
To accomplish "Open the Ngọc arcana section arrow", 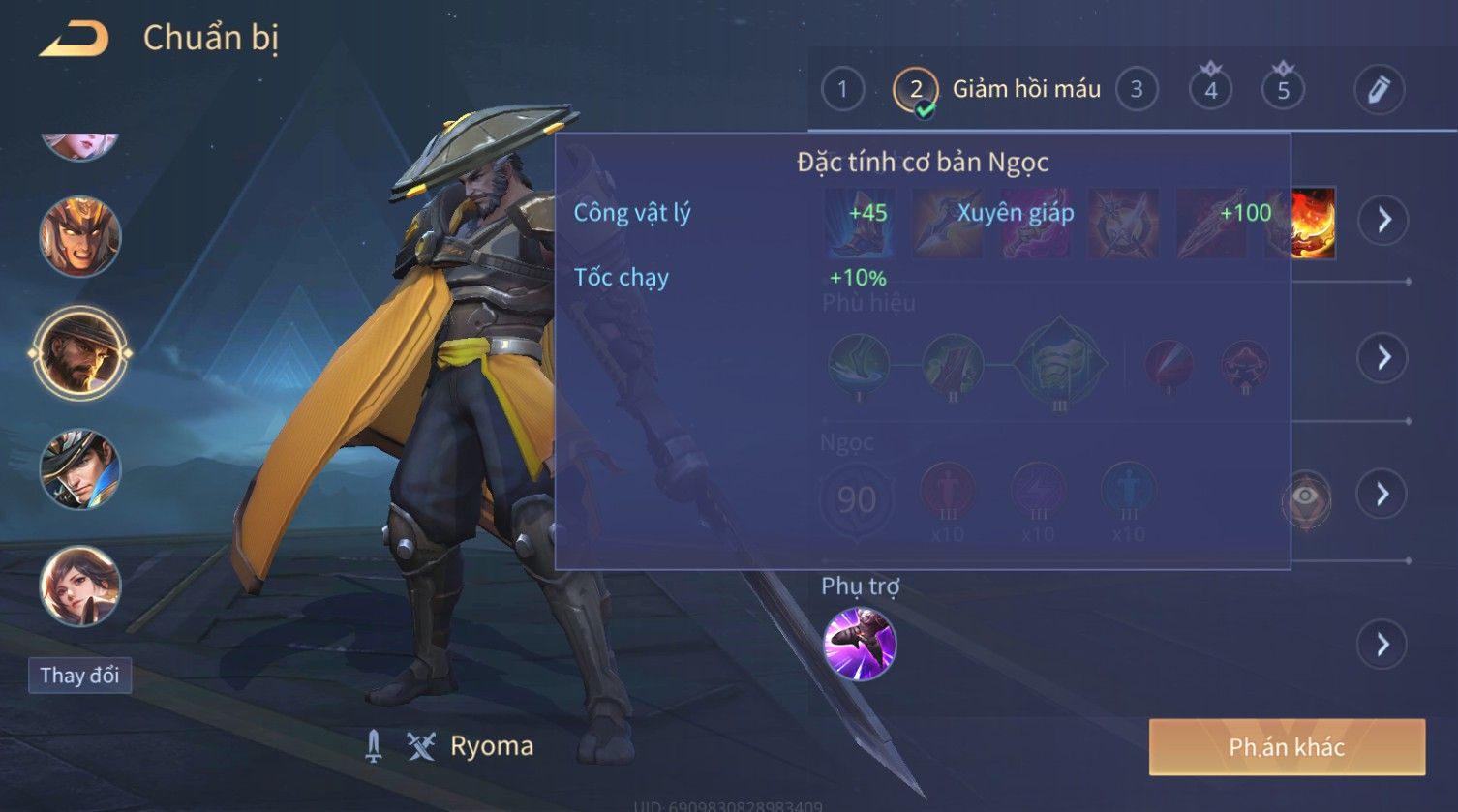I will coord(1382,495).
